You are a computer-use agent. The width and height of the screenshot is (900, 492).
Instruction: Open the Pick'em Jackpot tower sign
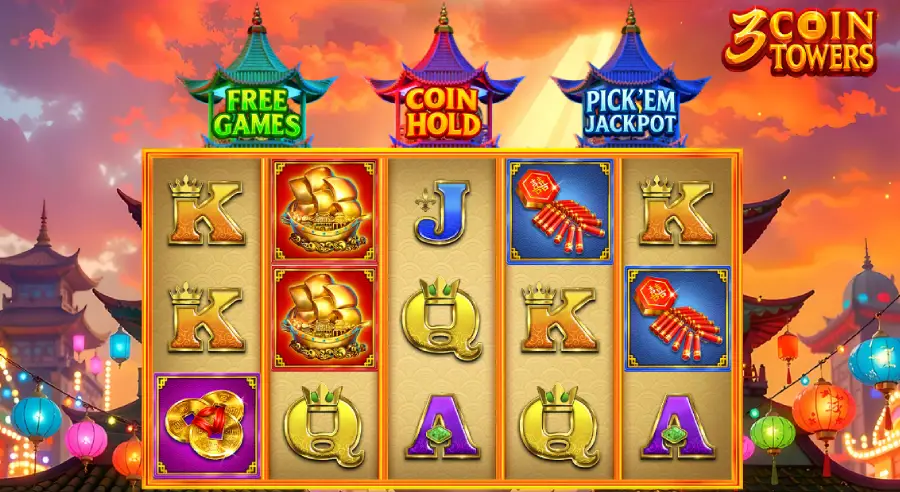[x=630, y=112]
